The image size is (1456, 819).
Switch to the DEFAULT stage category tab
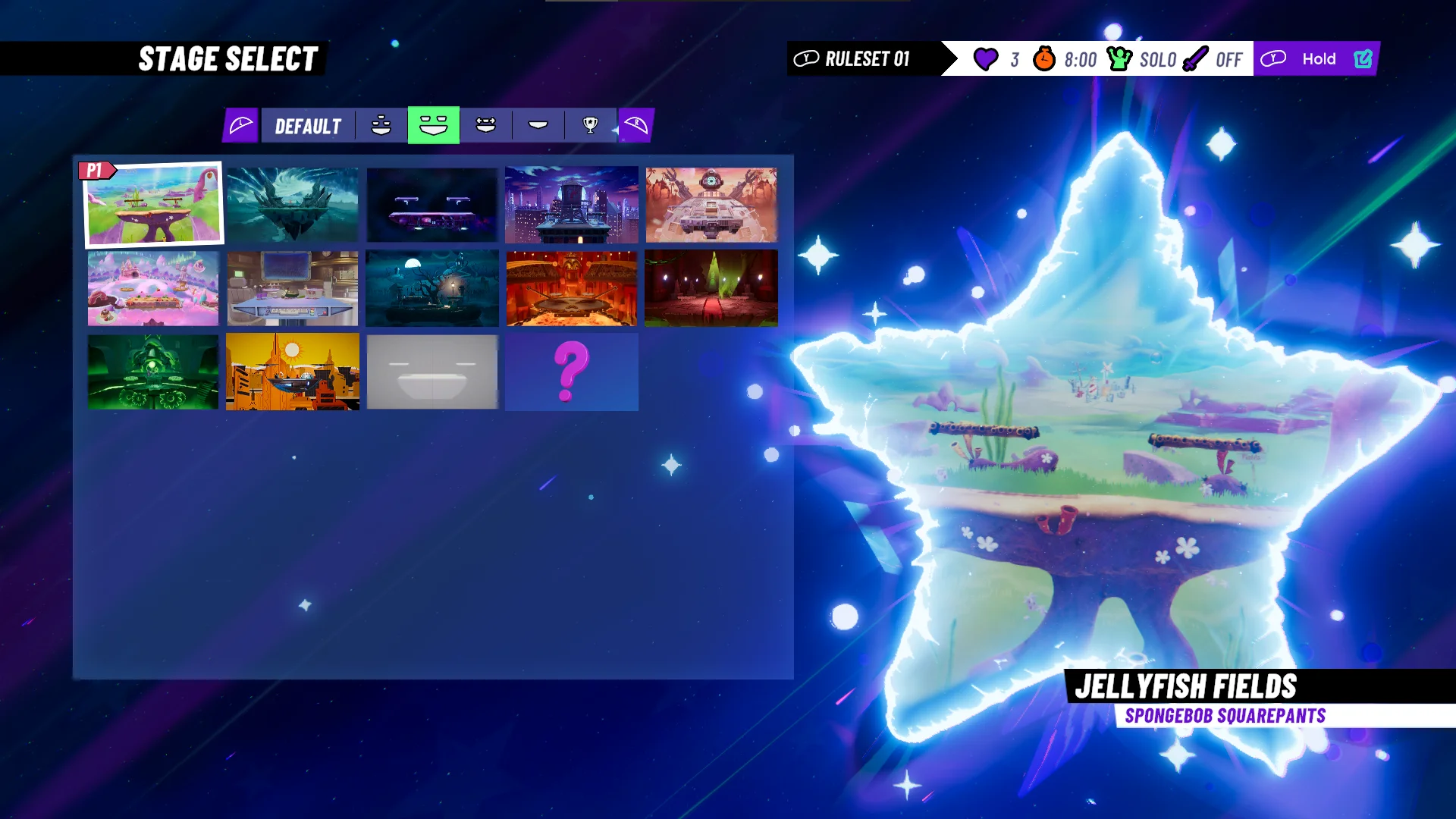coord(308,125)
